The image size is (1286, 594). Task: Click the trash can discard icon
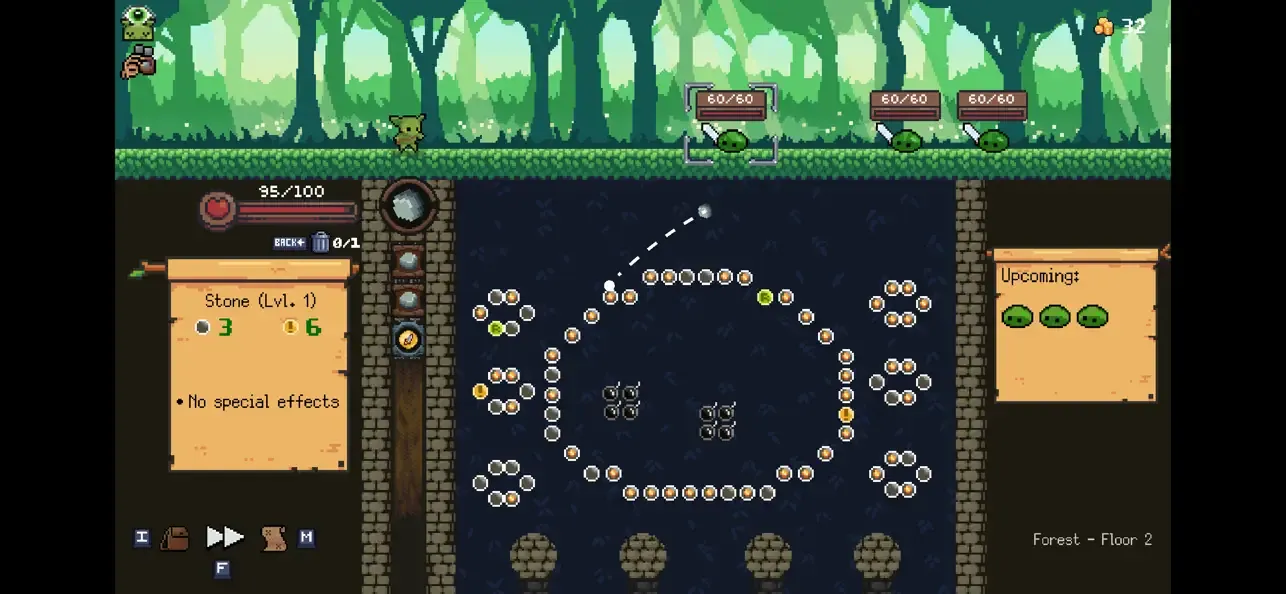321,242
